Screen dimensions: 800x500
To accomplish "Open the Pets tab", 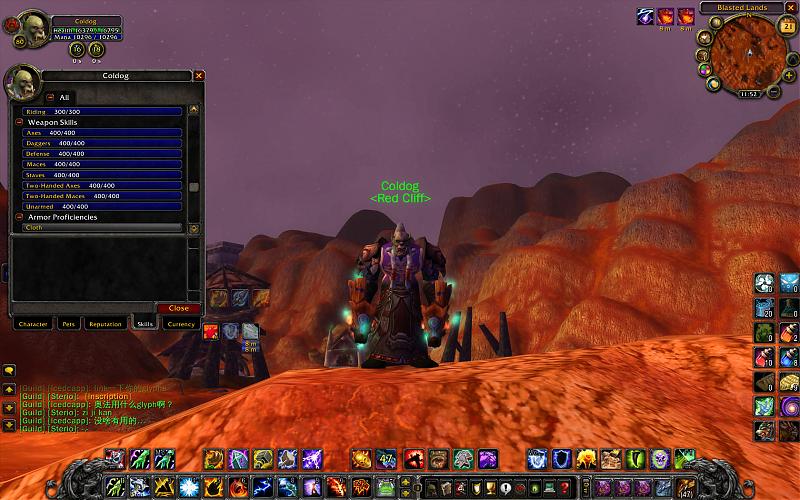I will point(68,324).
